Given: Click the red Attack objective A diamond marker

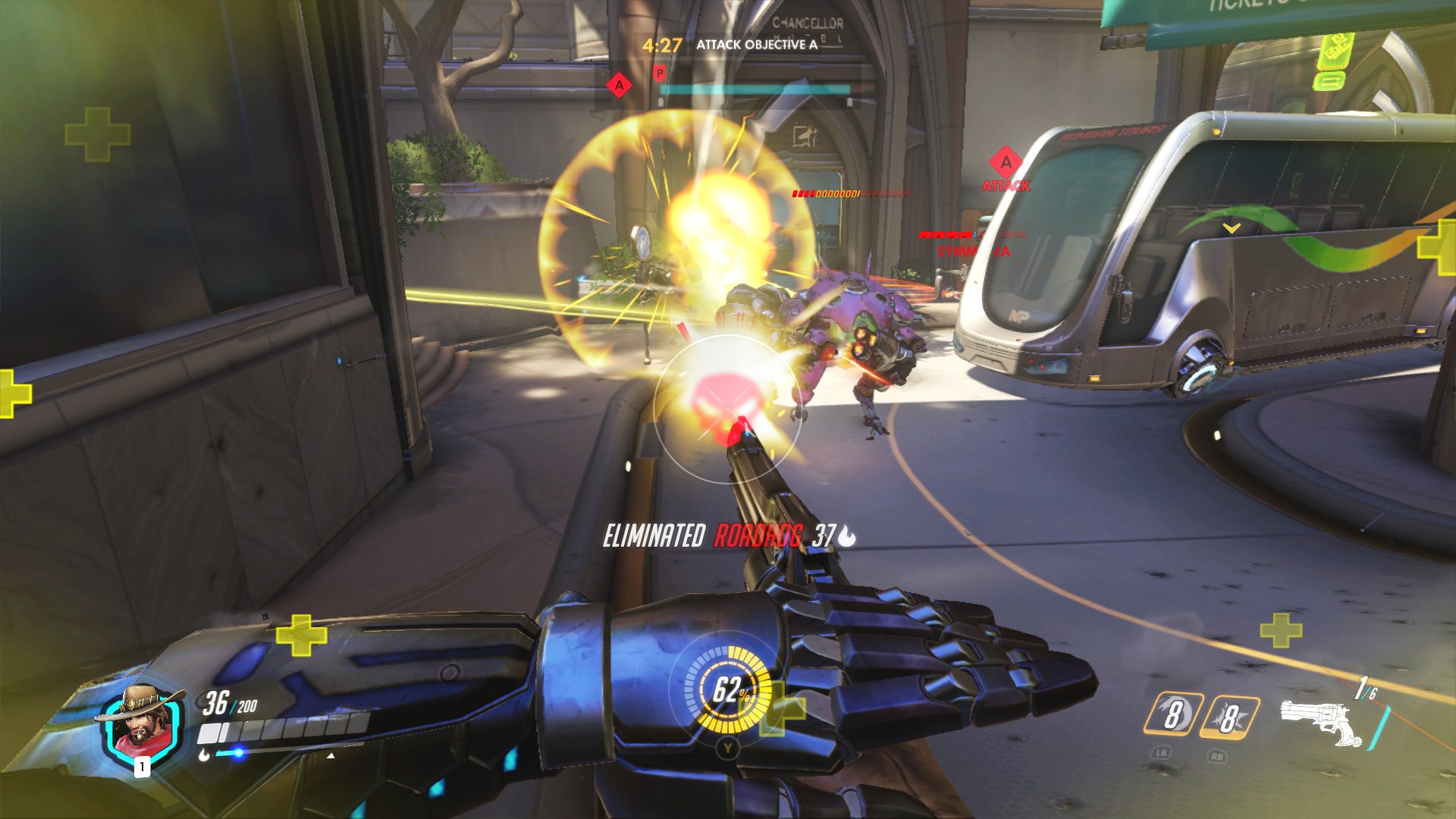Looking at the screenshot, I should click(1006, 162).
